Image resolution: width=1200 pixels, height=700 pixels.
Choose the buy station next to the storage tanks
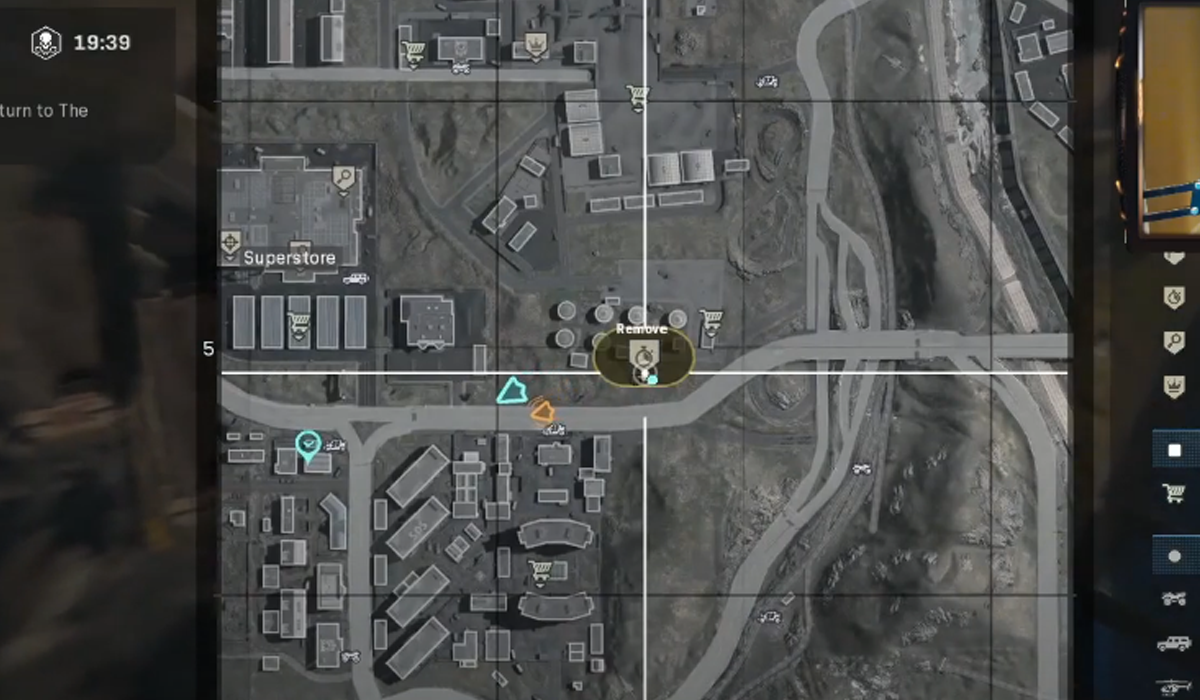[711, 319]
